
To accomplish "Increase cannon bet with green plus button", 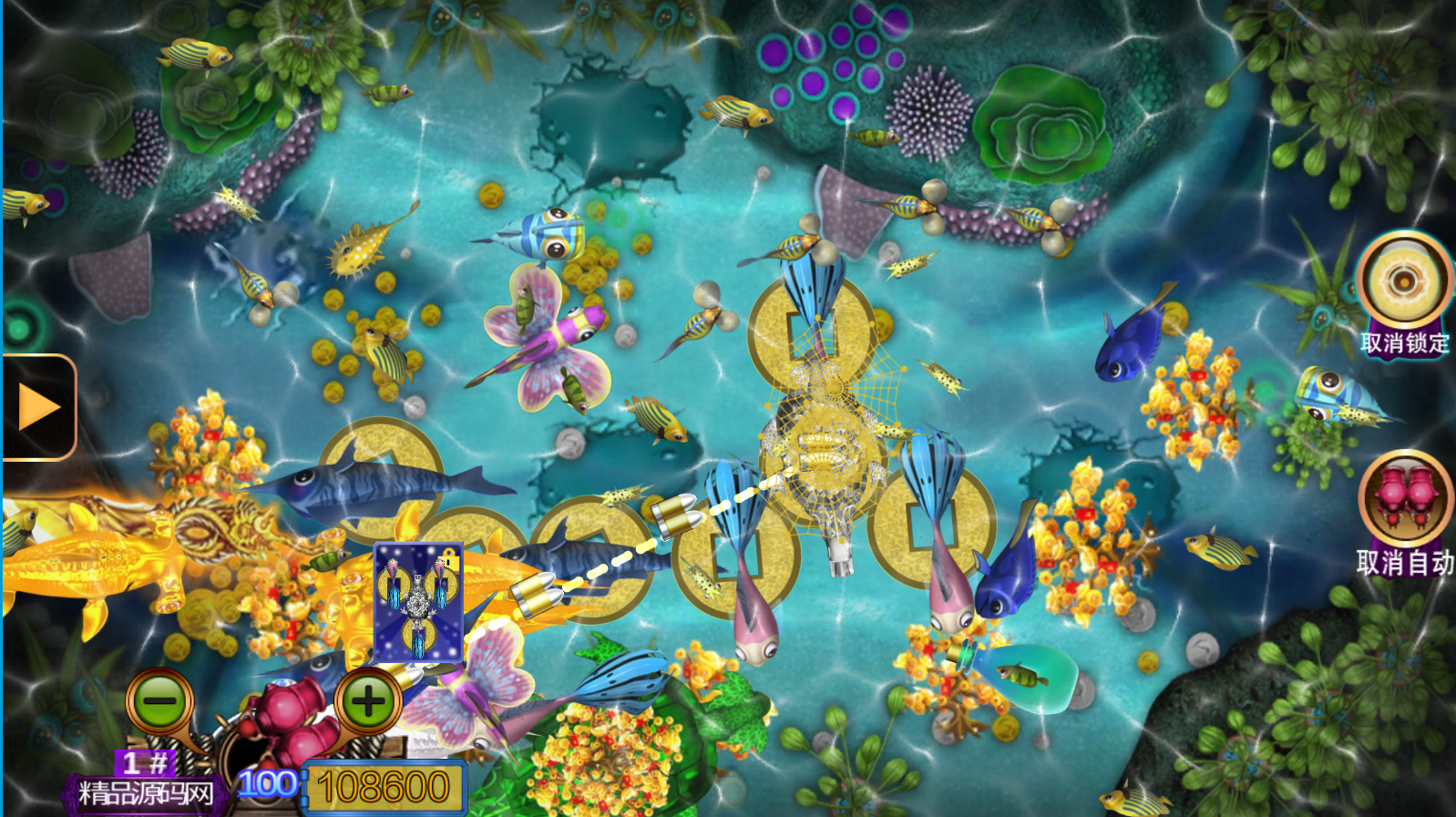I will pos(368,701).
